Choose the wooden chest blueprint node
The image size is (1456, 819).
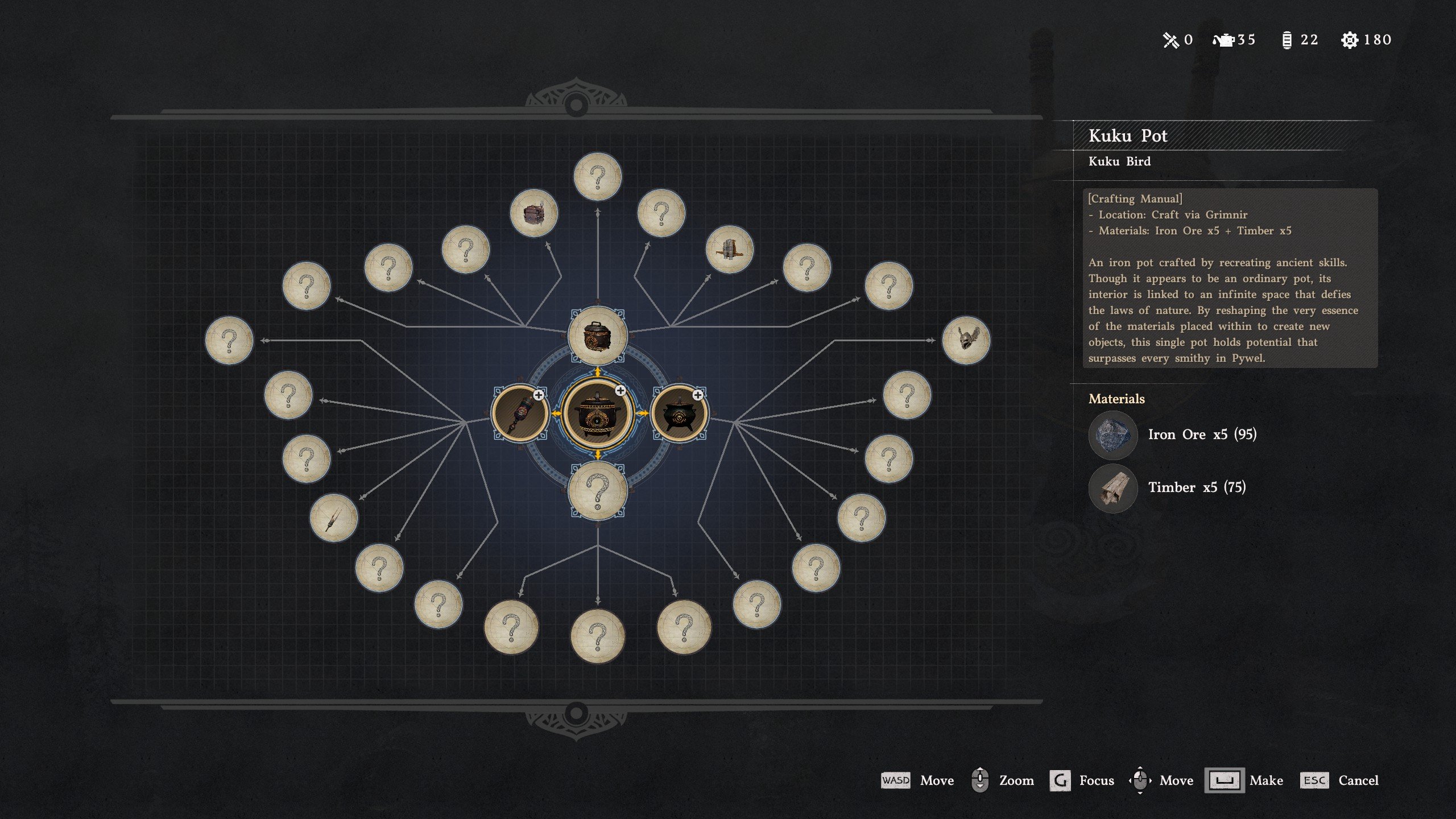point(533,213)
